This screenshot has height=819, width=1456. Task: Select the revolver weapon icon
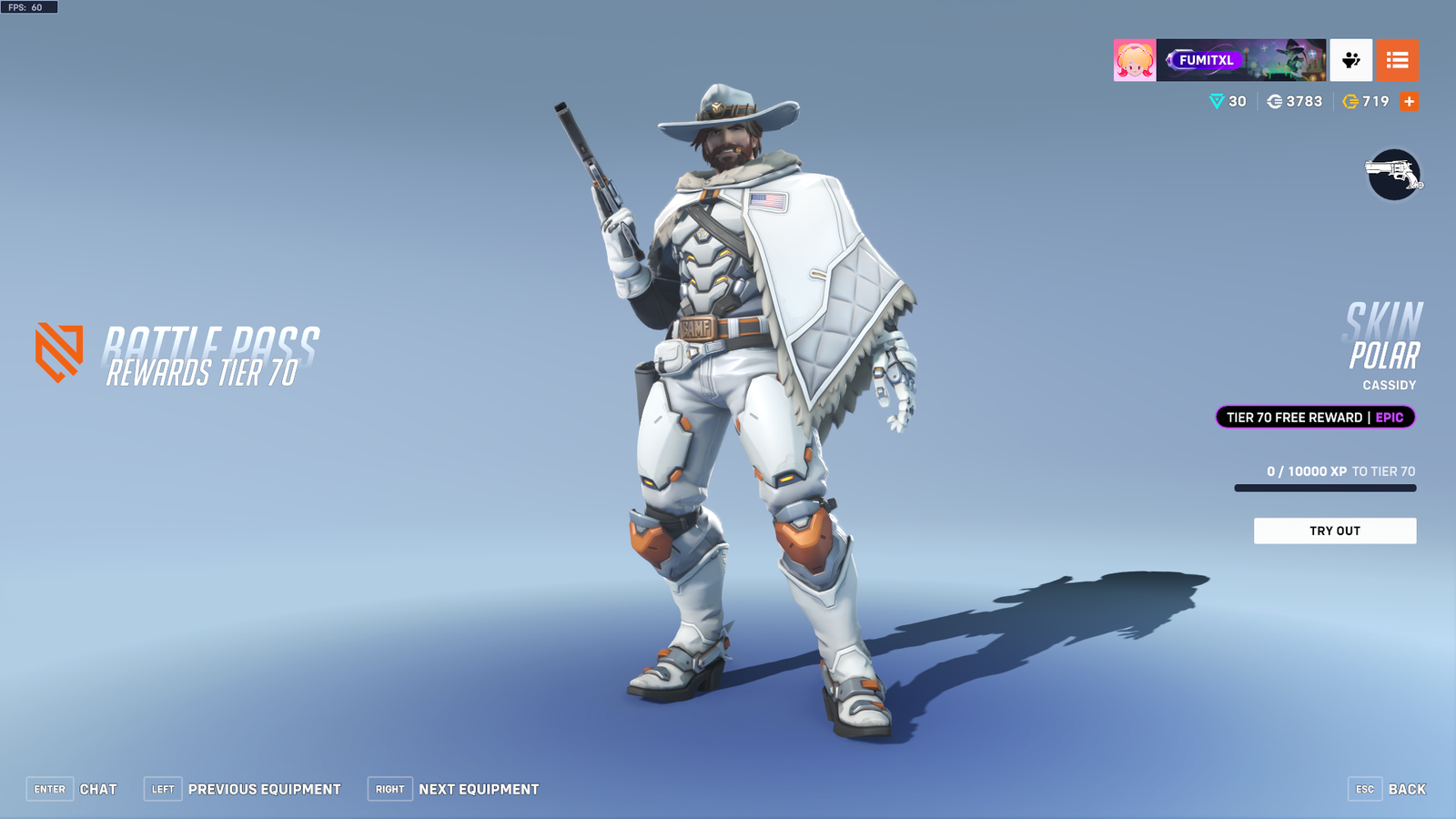click(x=1394, y=176)
